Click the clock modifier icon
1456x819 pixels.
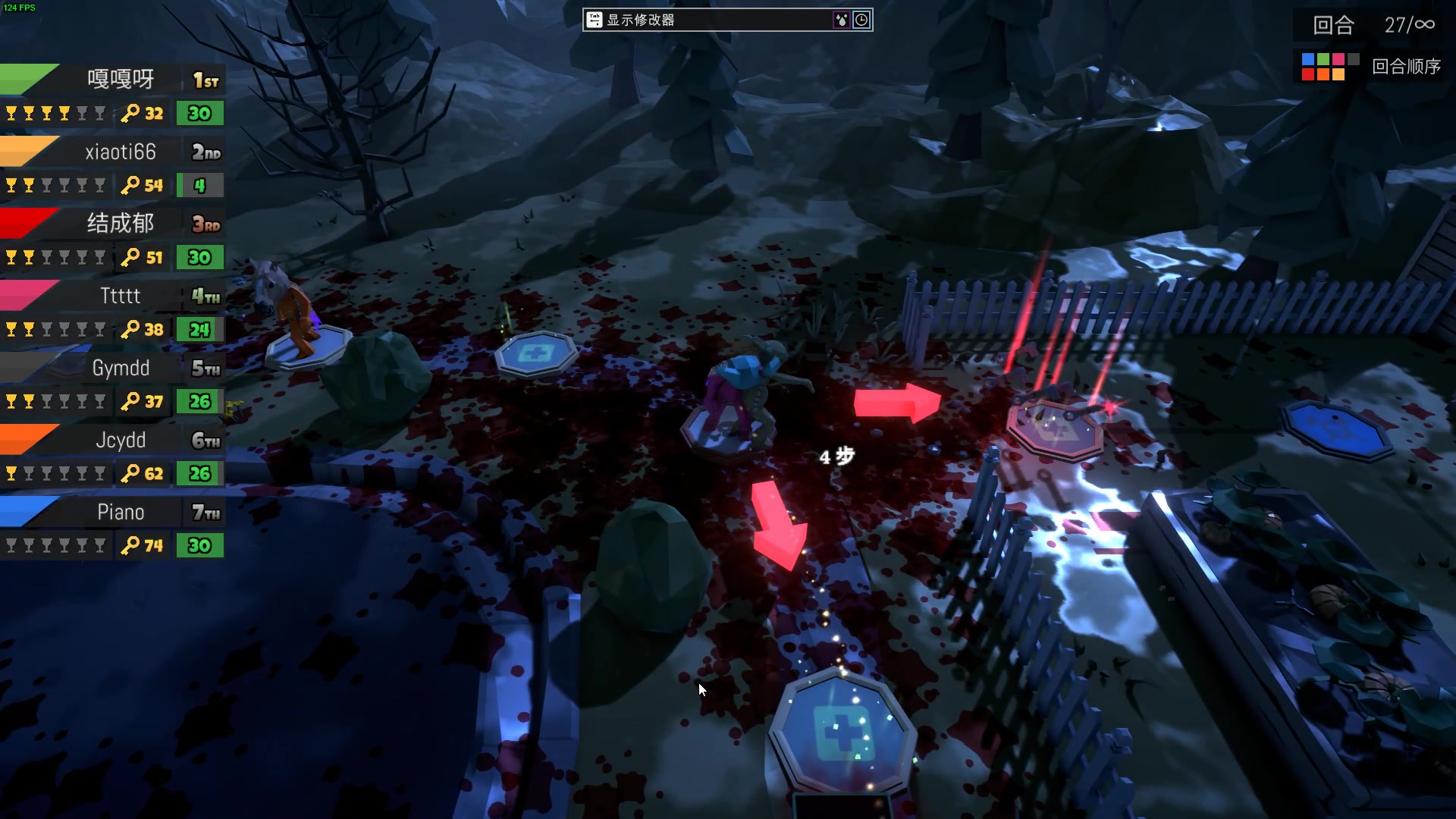coord(861,20)
